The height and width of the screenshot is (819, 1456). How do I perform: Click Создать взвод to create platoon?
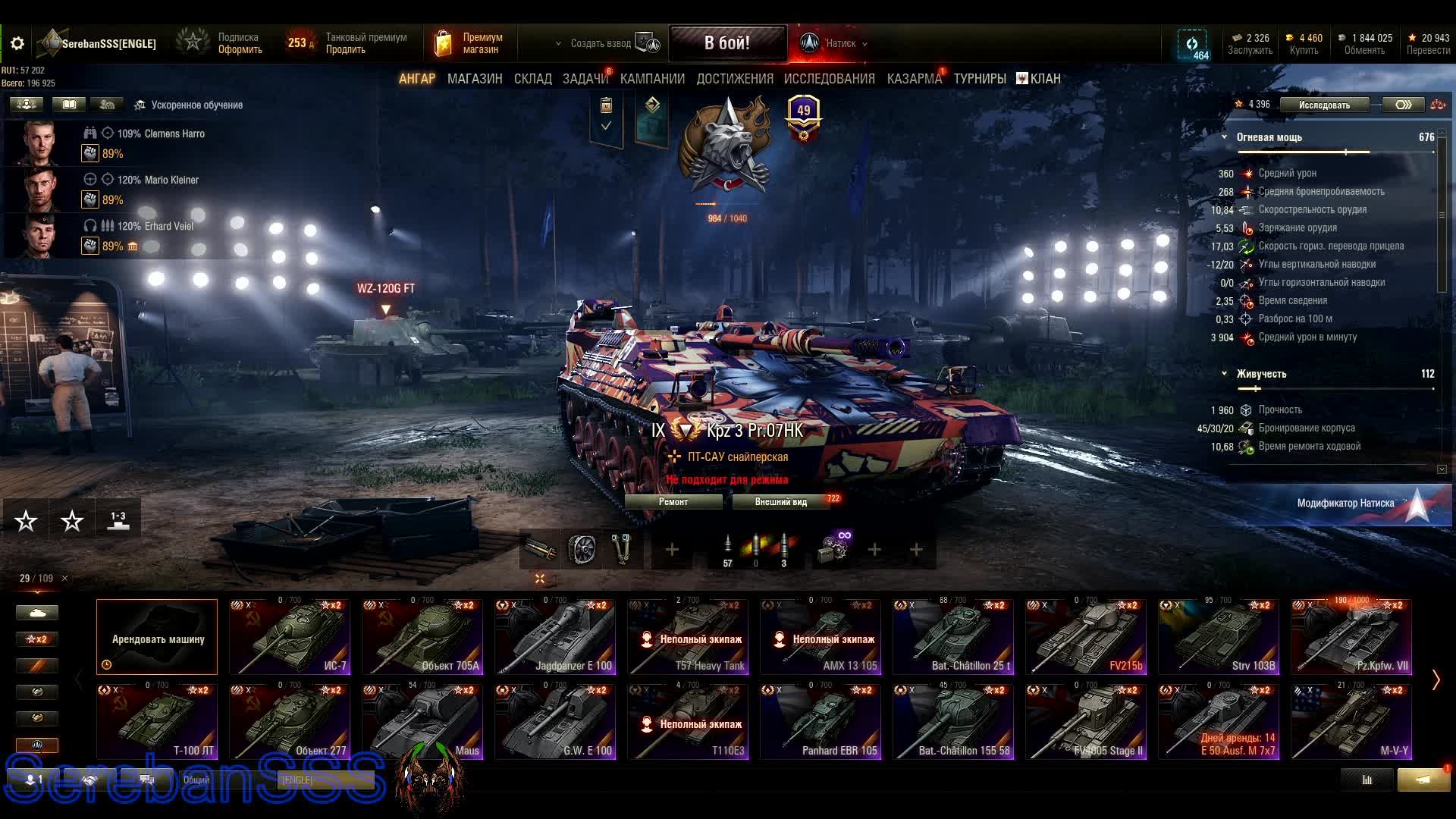601,44
